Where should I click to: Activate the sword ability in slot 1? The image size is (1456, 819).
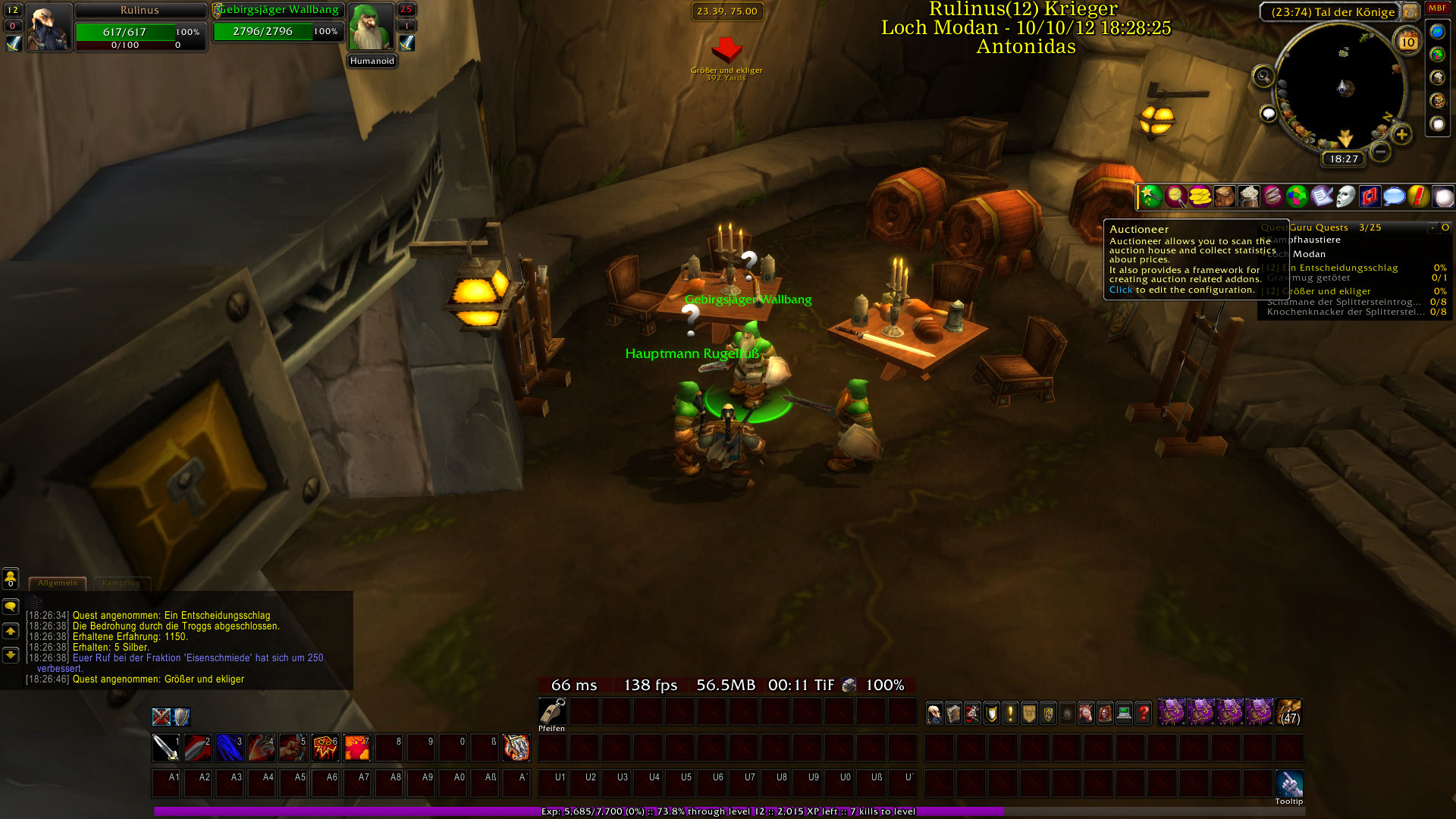(x=166, y=748)
